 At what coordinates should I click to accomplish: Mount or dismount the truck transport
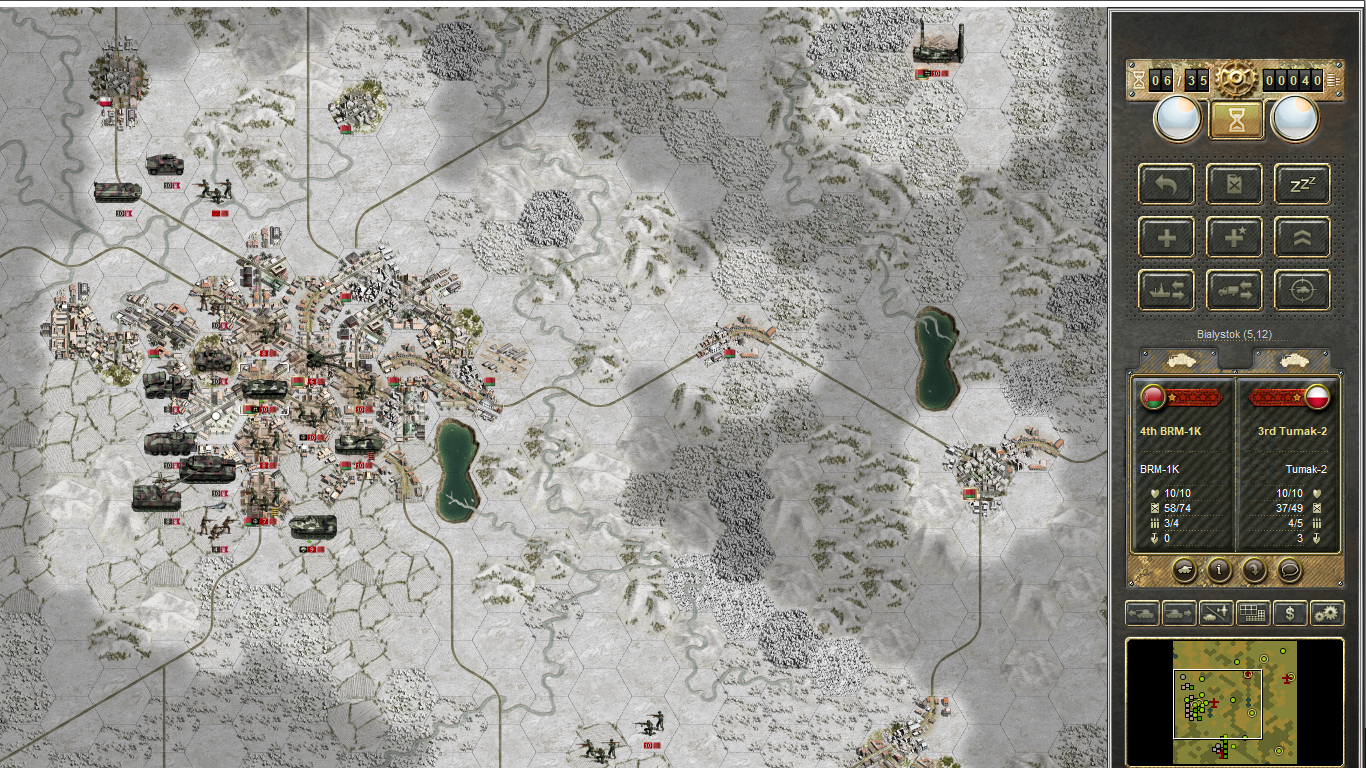pos(1234,290)
